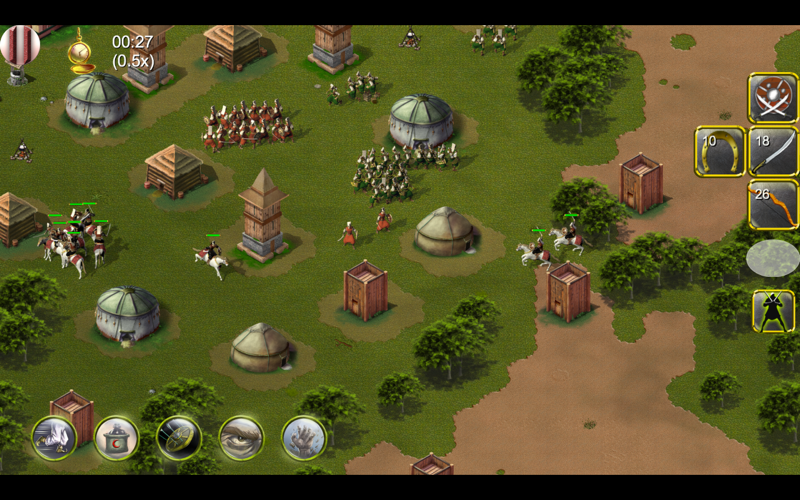The height and width of the screenshot is (500, 800).
Task: Choose the horseshoe cavalry group of 10
Action: coord(719,152)
